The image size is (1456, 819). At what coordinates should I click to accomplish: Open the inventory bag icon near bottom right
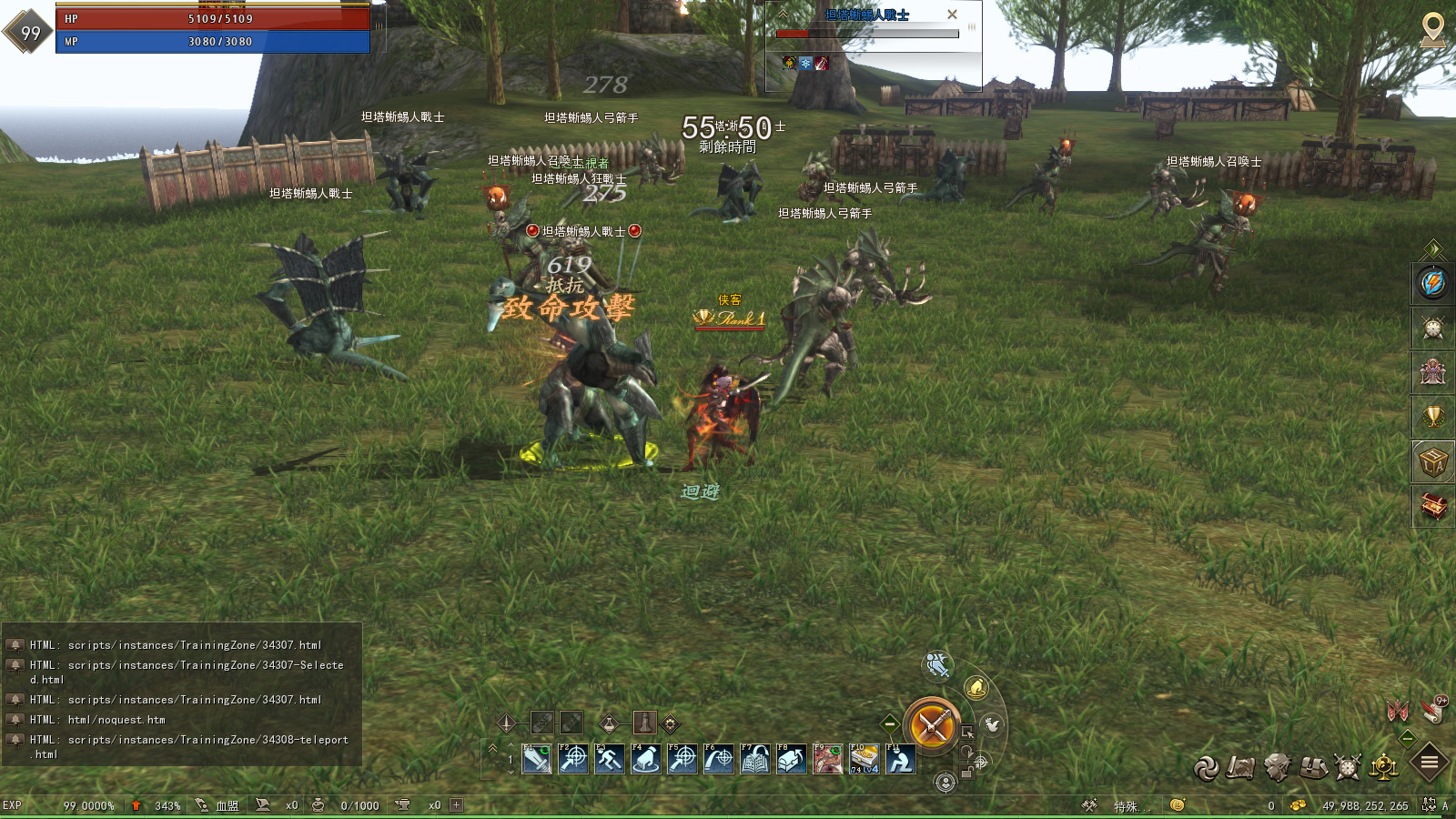coord(1312,767)
